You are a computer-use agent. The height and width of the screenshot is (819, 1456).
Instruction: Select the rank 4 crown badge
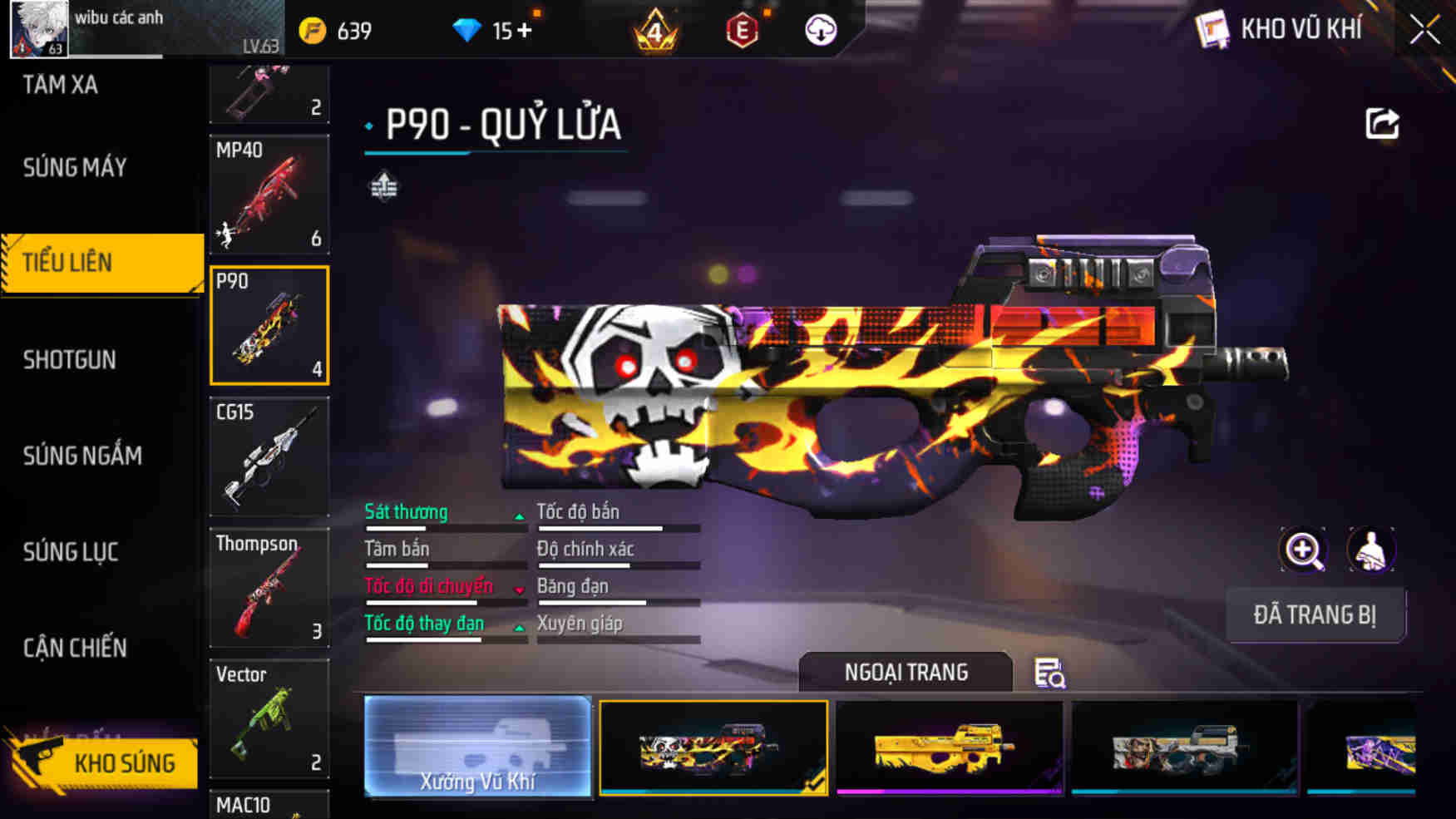(x=657, y=30)
